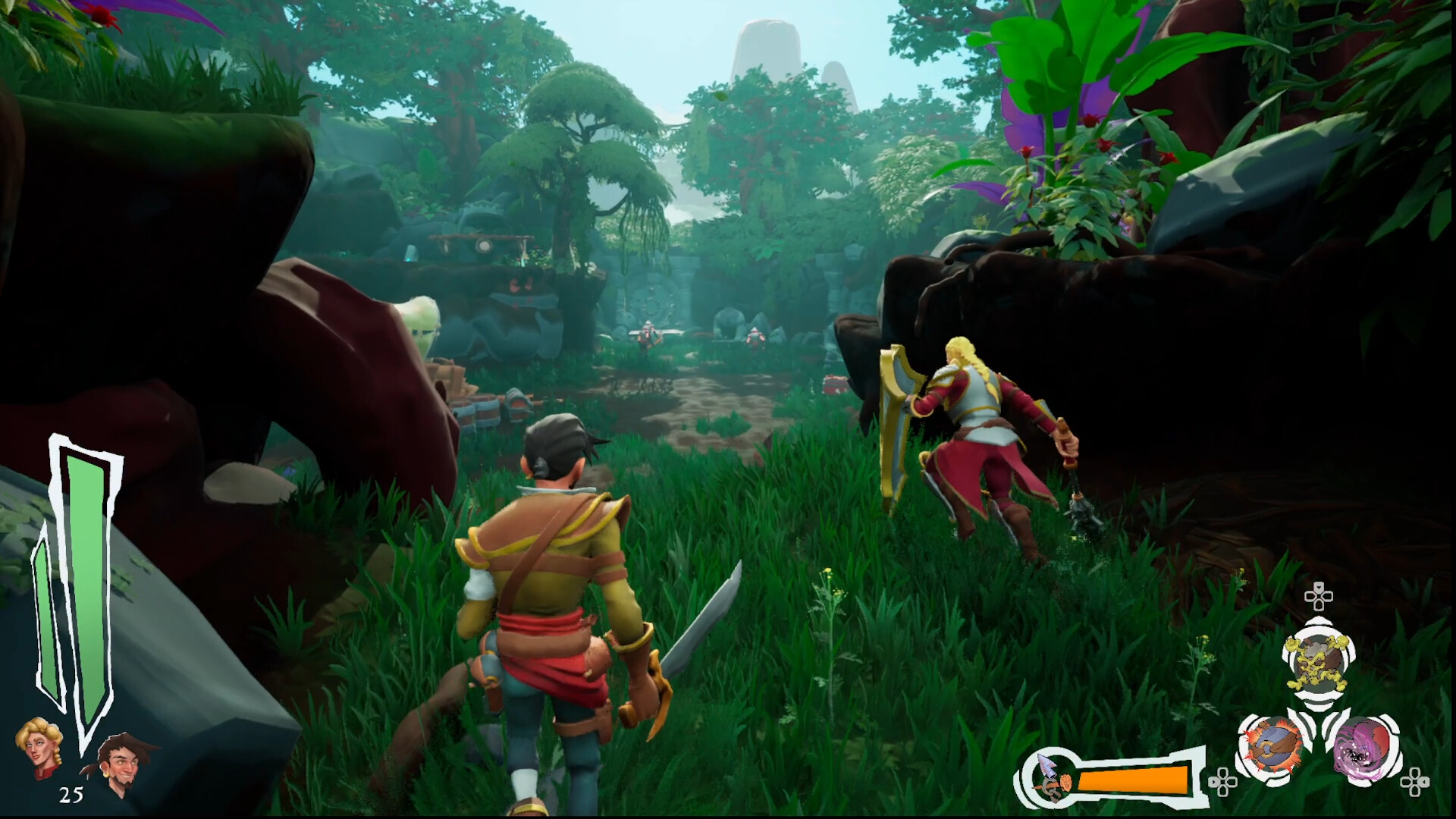Toggle the down arrow on the top d-pad prompt
The width and height of the screenshot is (1456, 819).
(1318, 585)
